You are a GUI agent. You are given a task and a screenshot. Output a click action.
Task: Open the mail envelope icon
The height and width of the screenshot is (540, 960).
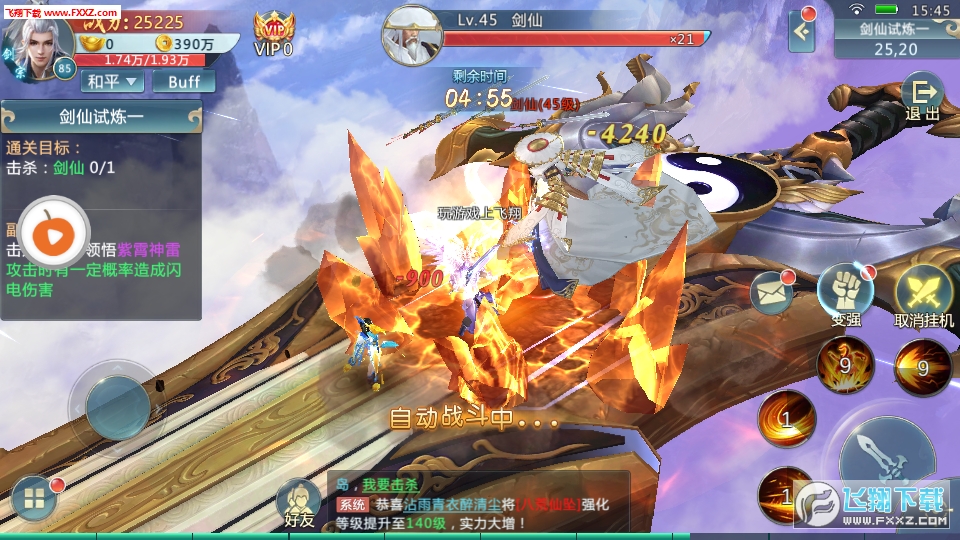(771, 293)
